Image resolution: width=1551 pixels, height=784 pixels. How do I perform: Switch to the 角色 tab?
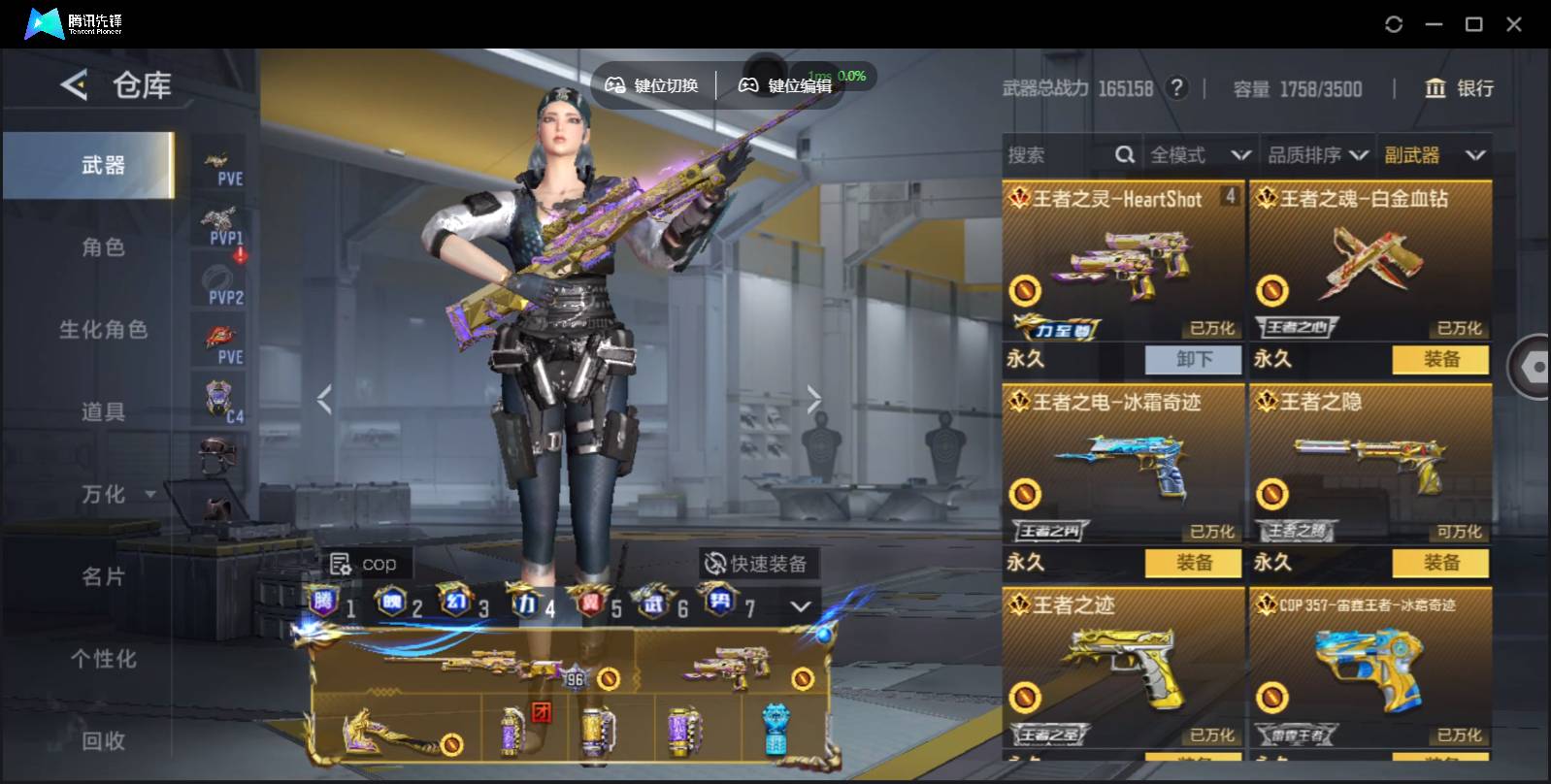pos(103,247)
